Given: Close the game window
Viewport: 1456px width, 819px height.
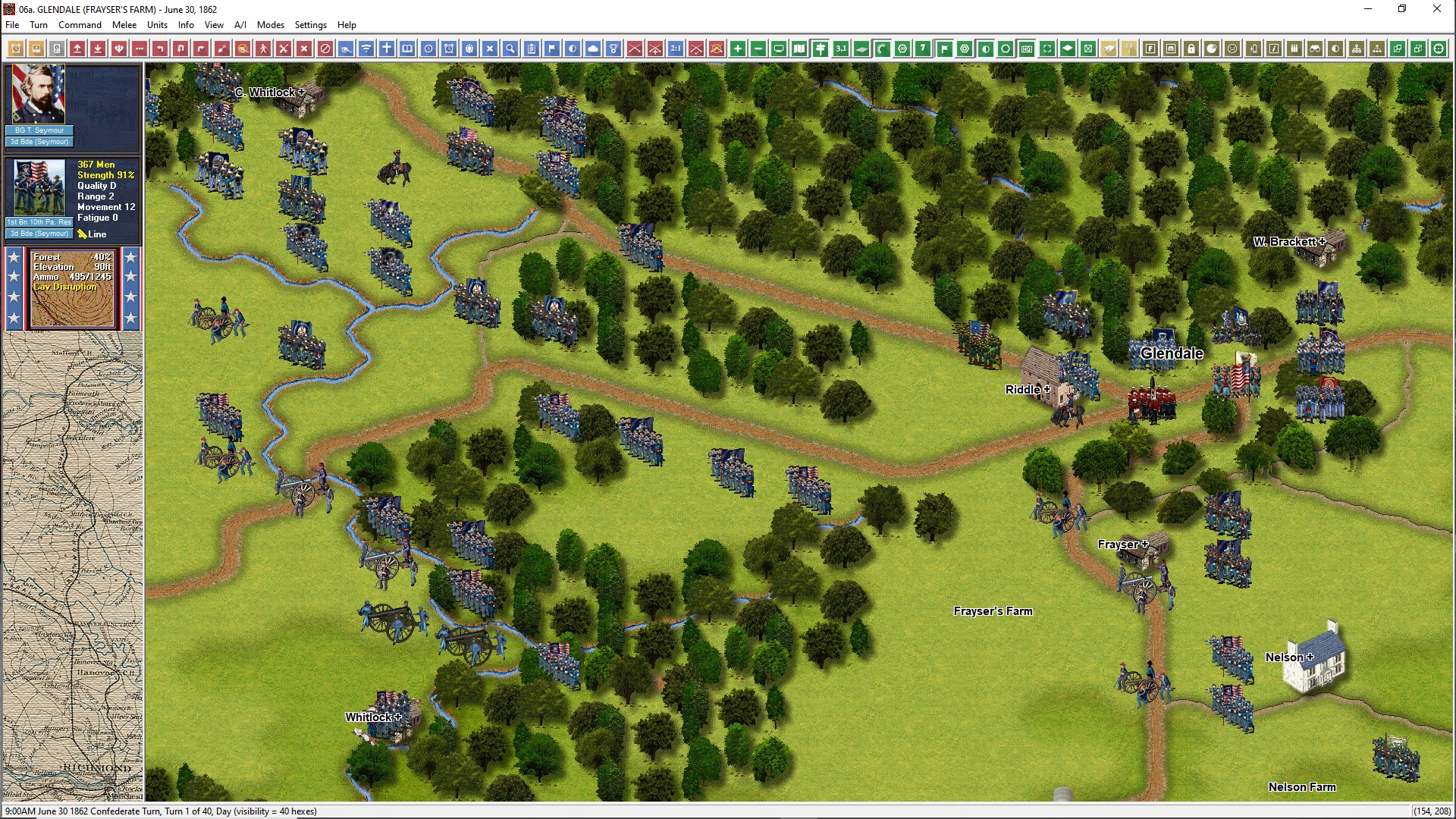Looking at the screenshot, I should point(1436,9).
